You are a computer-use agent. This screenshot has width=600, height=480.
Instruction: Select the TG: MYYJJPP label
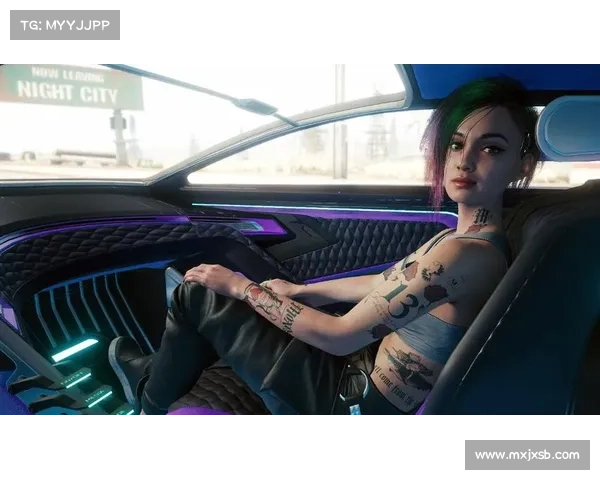click(x=64, y=24)
